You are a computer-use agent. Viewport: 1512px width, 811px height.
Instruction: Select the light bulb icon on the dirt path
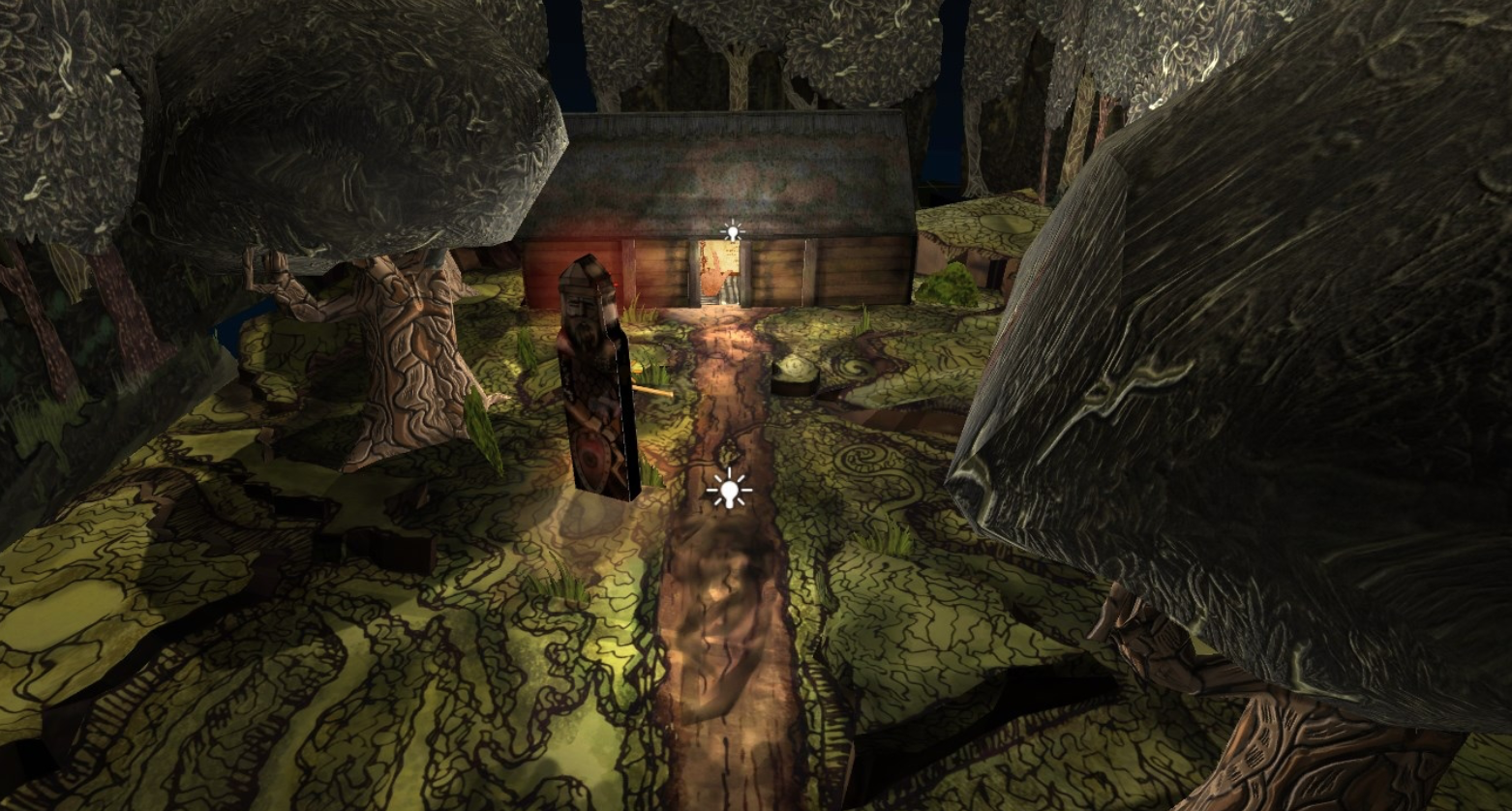coord(729,490)
